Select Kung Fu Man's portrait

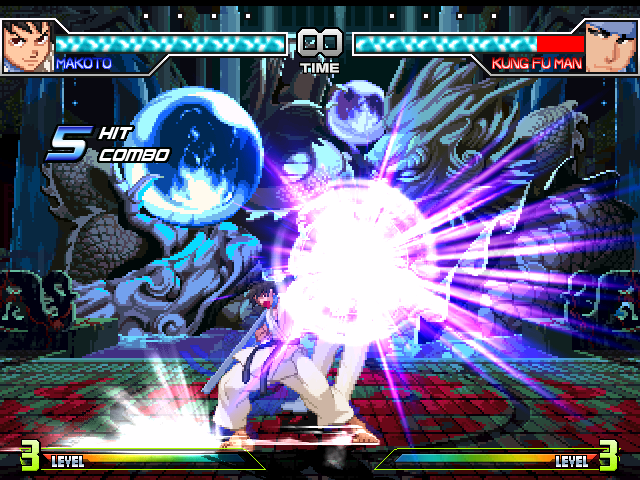coord(611,45)
